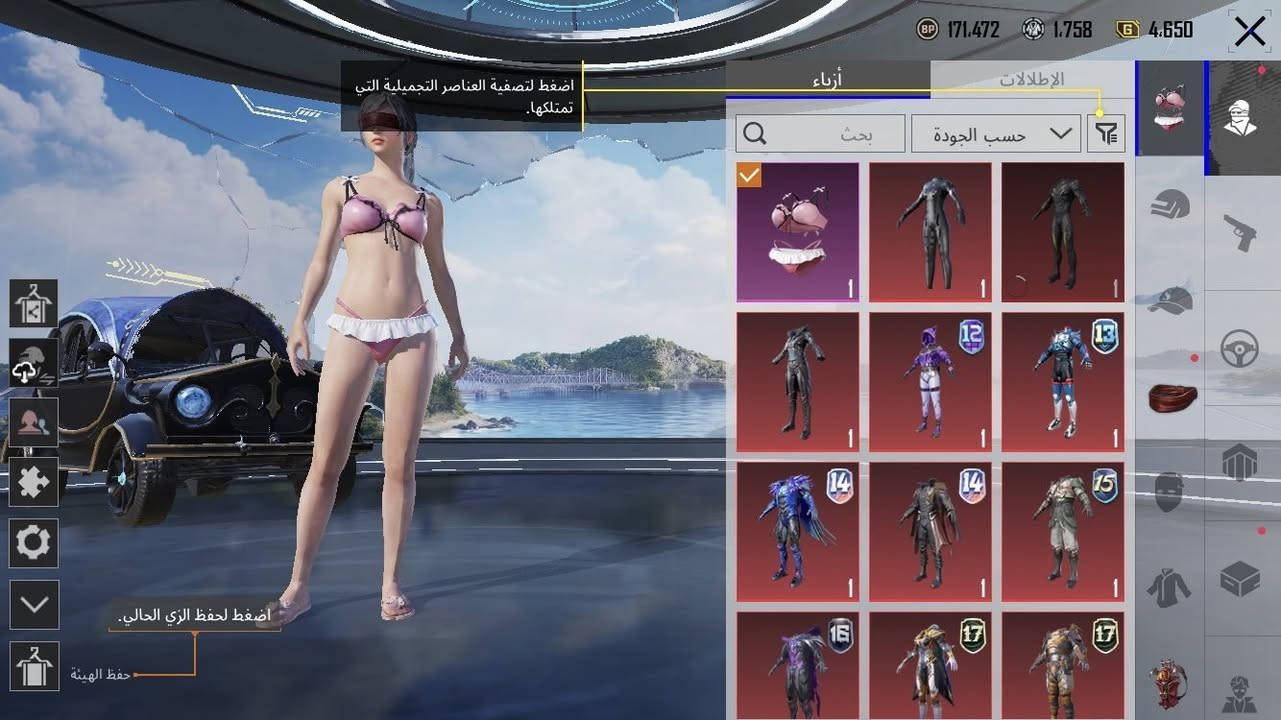1281x720 pixels.
Task: Collapse the left panel with the chevron arrow
Action: coord(33,605)
